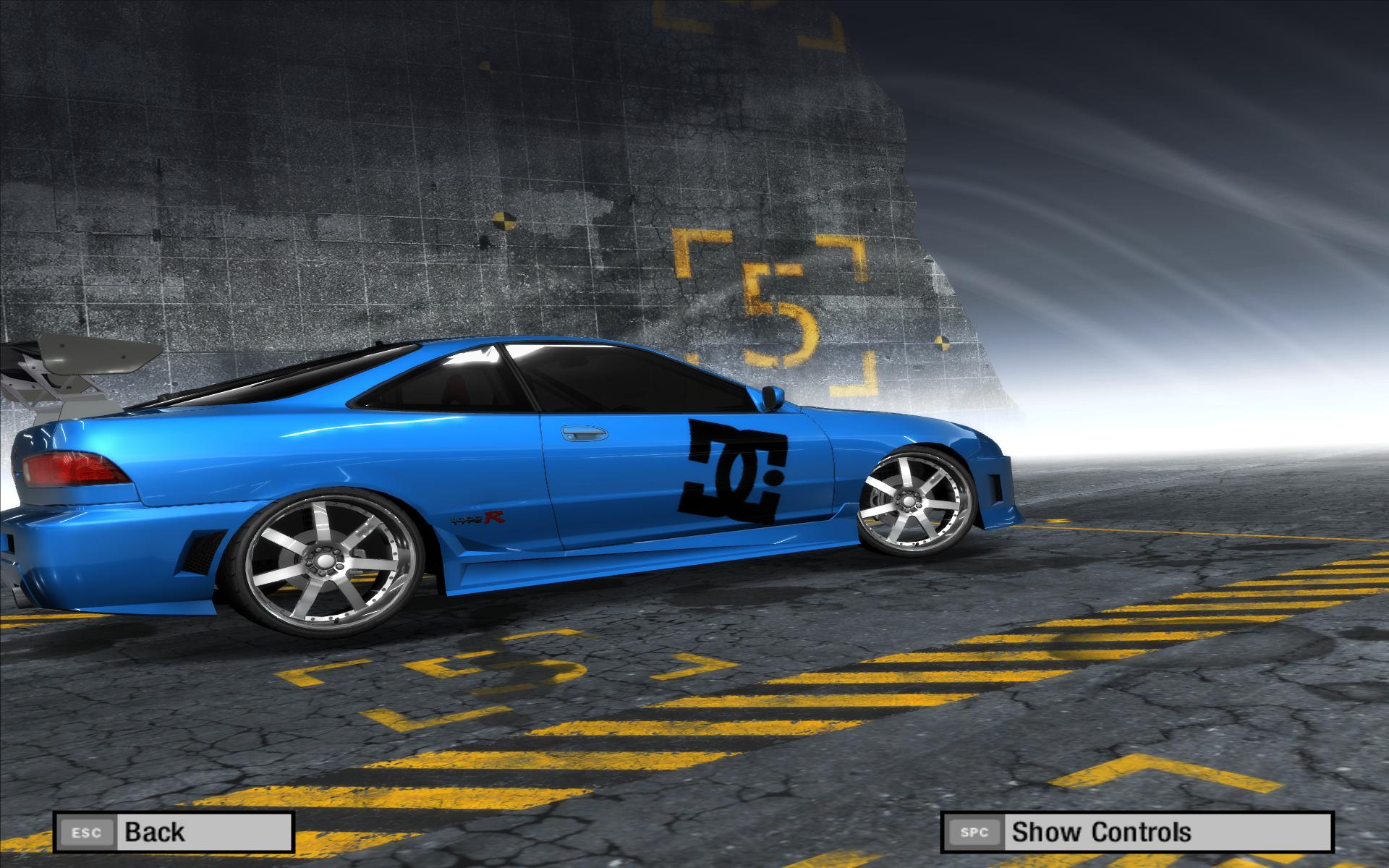Go back using the Back button

[174, 832]
